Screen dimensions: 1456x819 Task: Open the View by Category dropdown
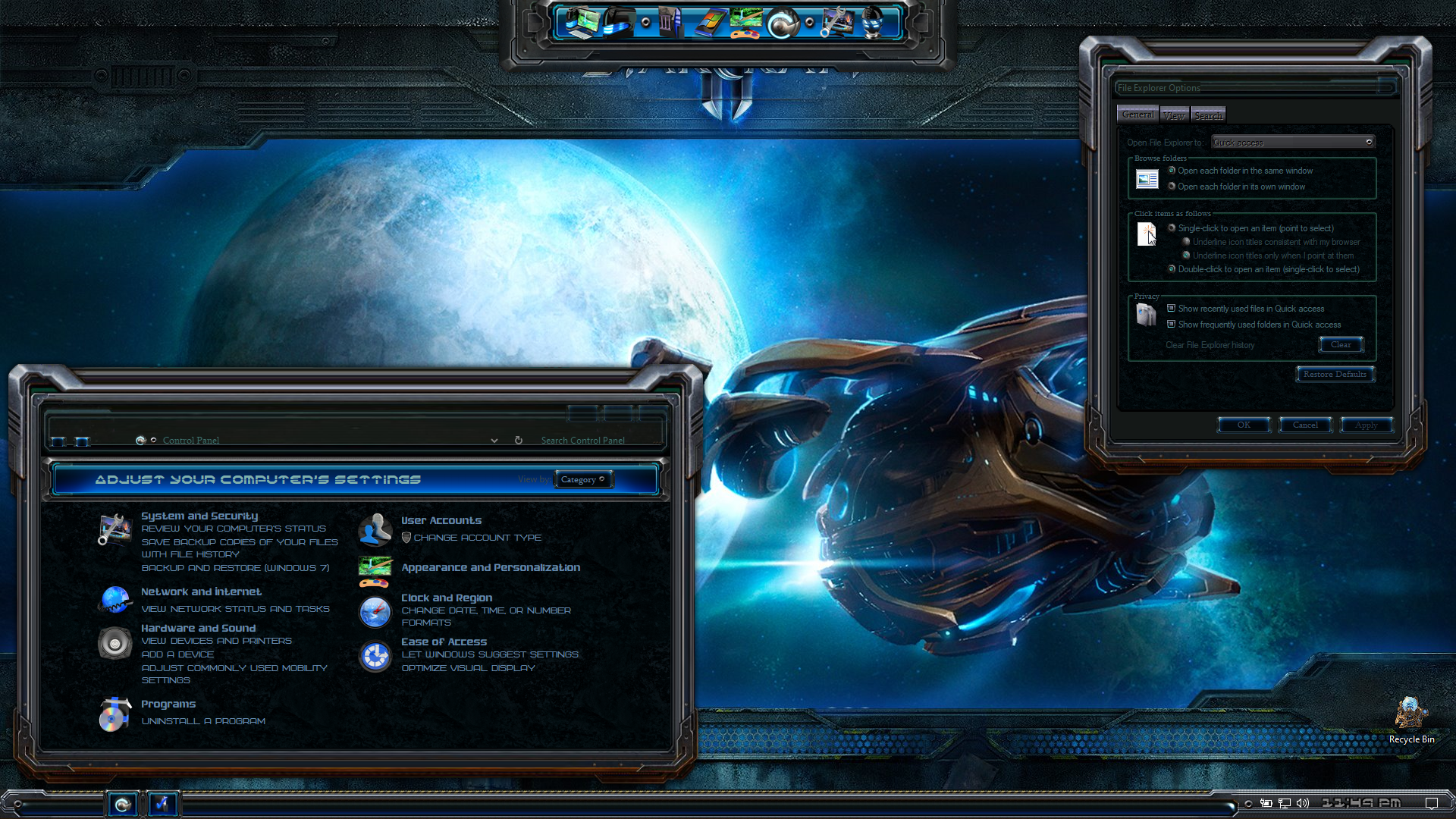coord(582,479)
